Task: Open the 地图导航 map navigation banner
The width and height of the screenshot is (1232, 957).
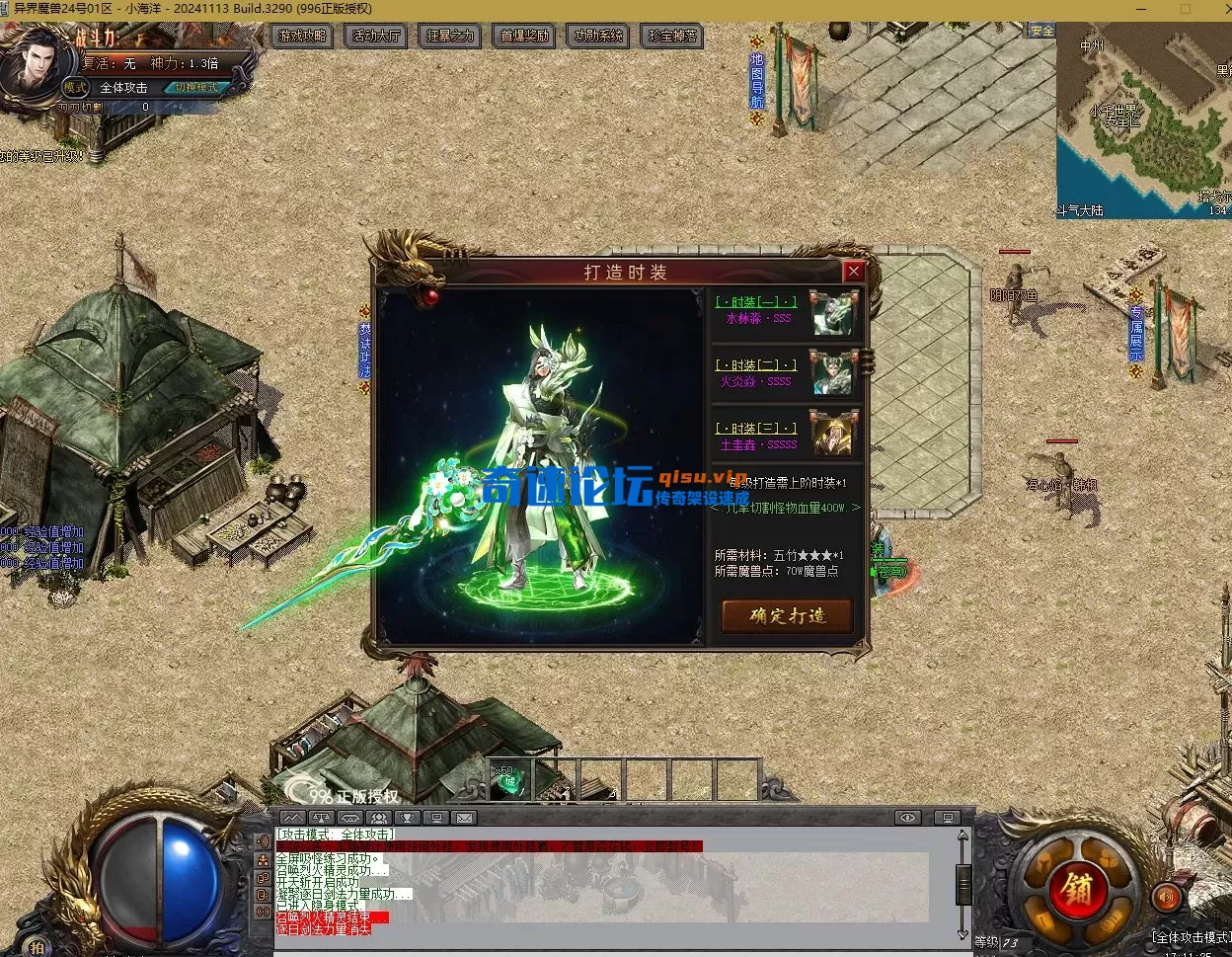Action: point(757,81)
